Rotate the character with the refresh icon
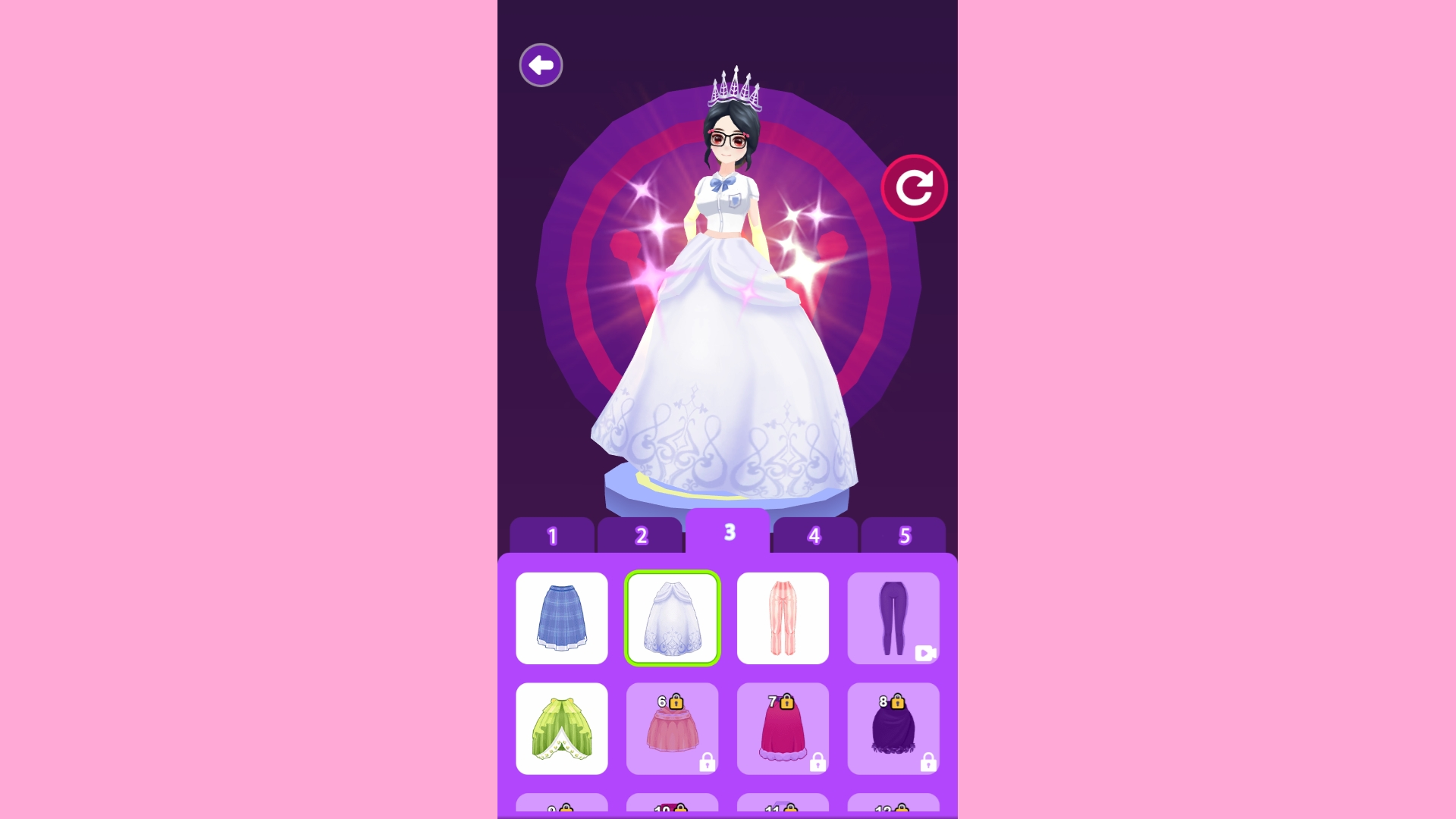 (x=915, y=187)
